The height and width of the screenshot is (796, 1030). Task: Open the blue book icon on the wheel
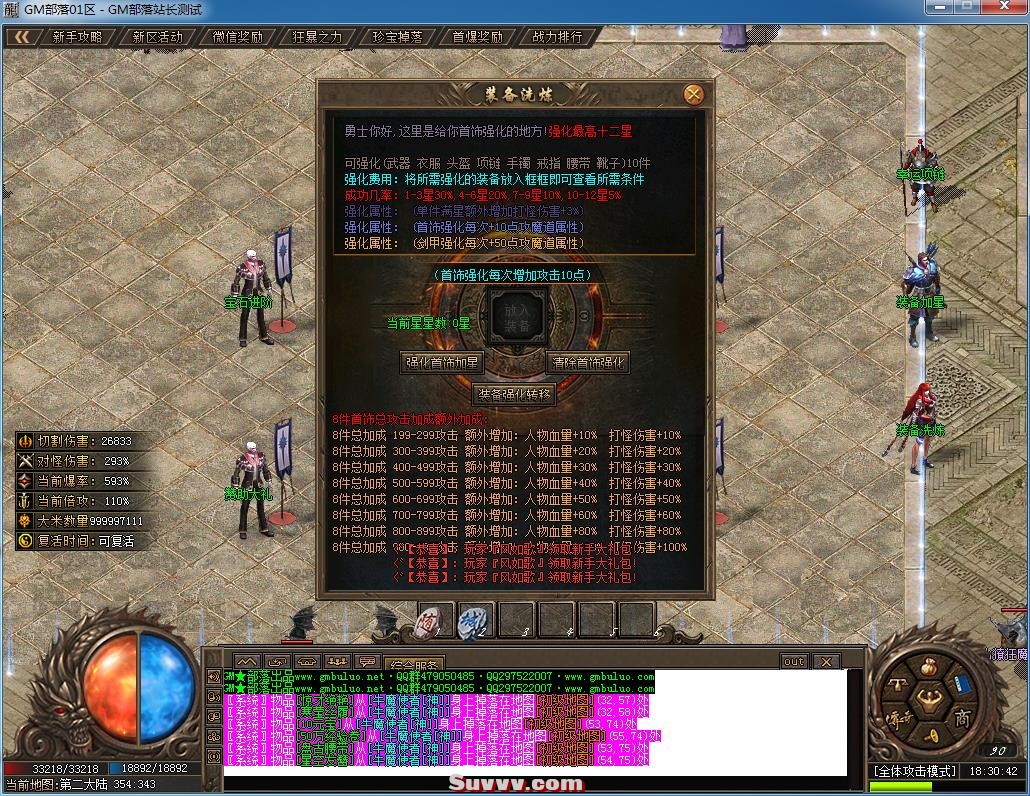[x=962, y=685]
